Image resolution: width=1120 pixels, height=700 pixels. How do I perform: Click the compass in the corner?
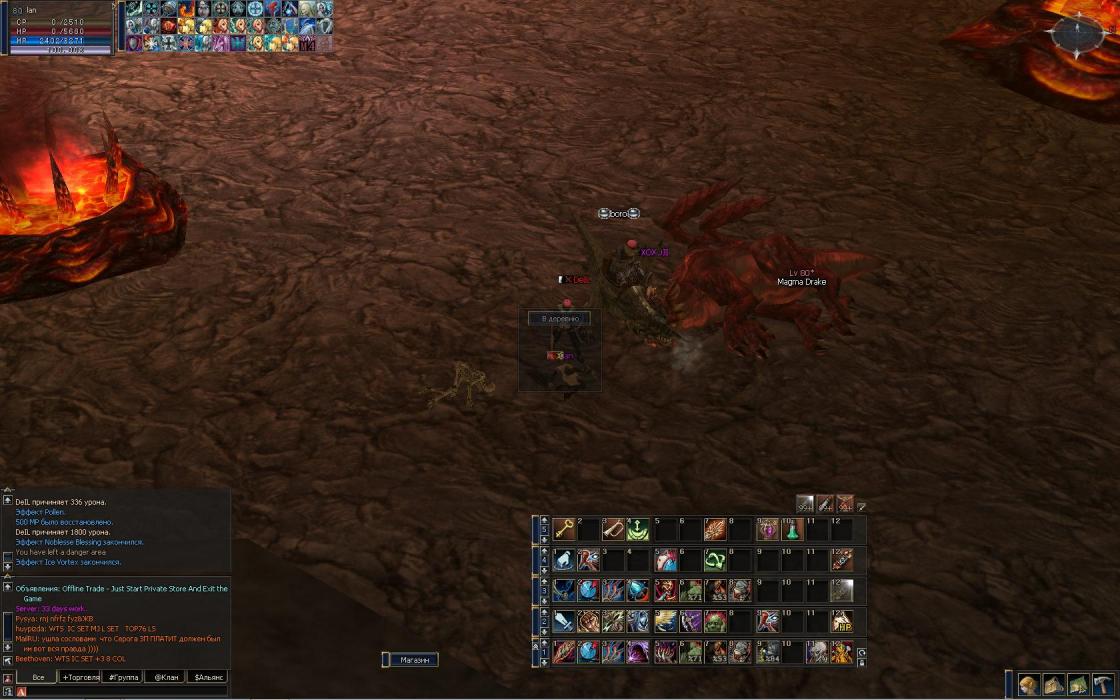pos(1077,35)
